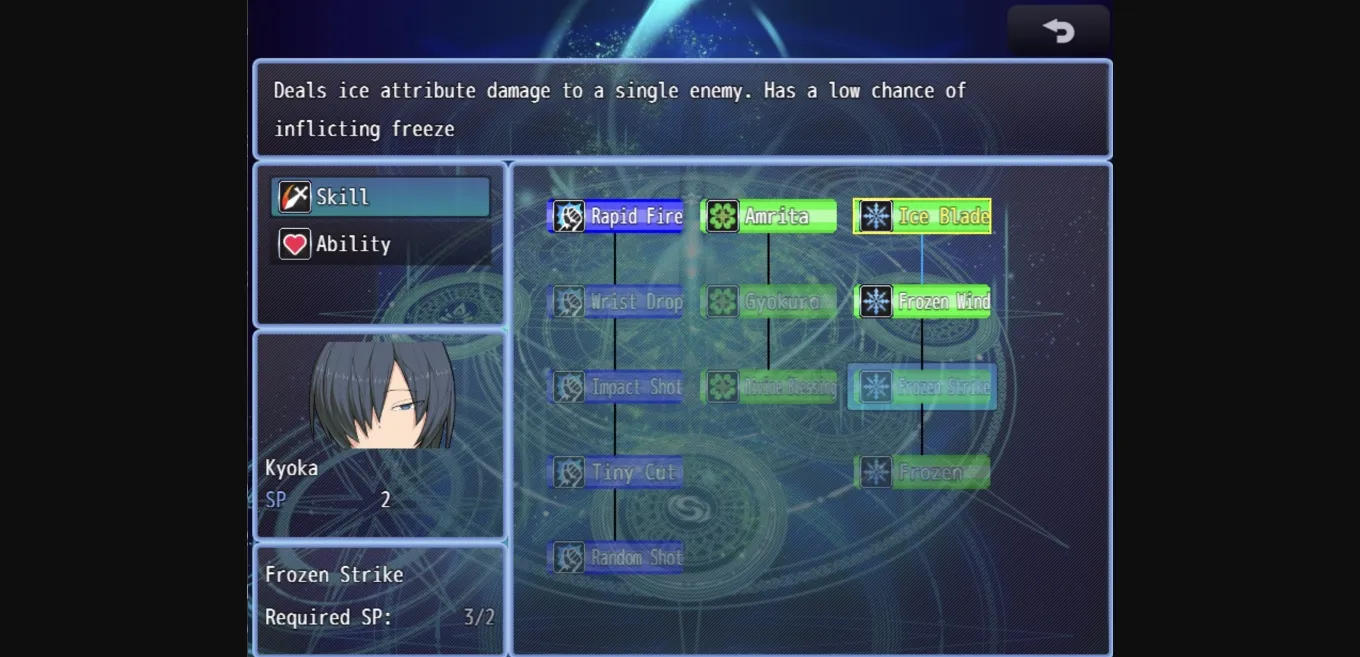Click the Ice Blade skill node
Image resolution: width=1360 pixels, height=657 pixels.
pyautogui.click(x=922, y=216)
